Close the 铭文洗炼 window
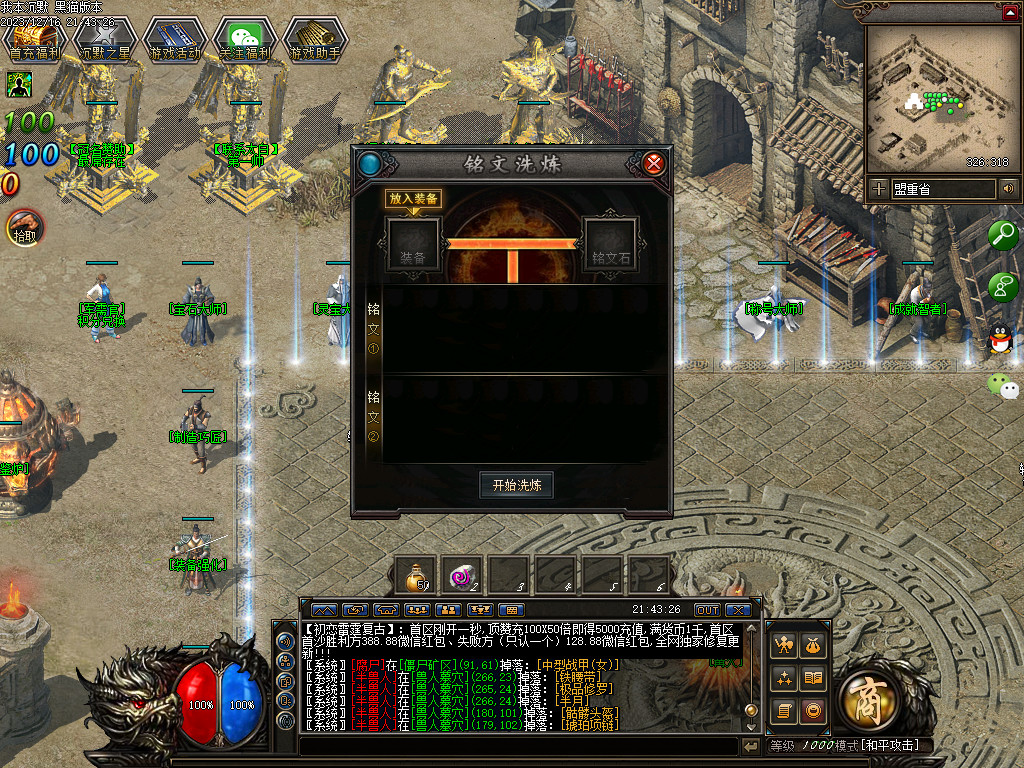Screen dimensions: 1024x768 coord(654,163)
